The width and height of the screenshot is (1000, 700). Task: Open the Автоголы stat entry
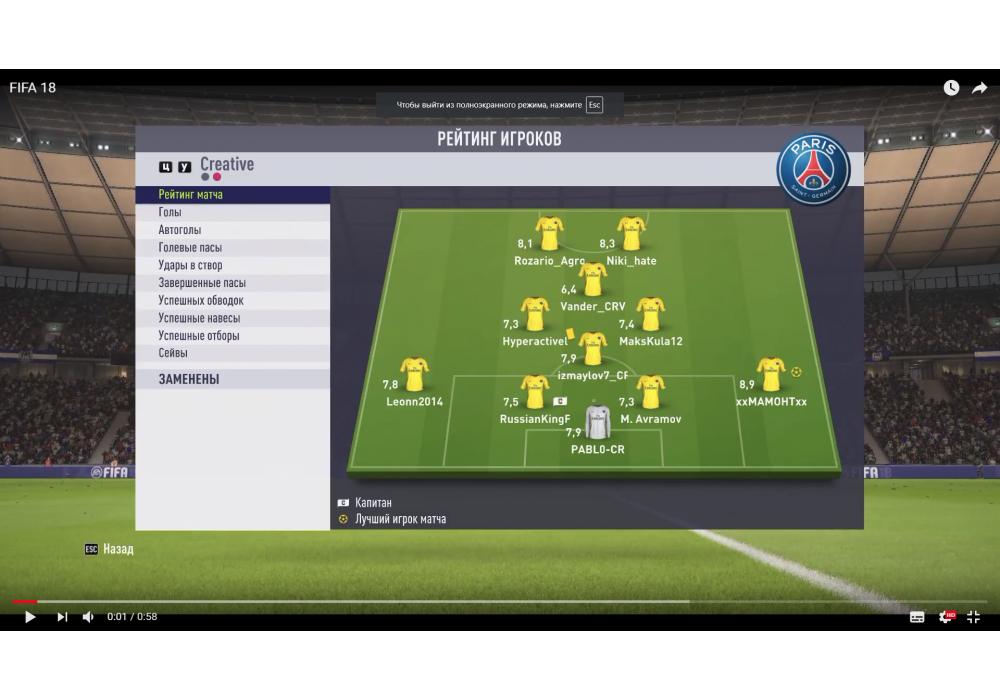click(232, 230)
